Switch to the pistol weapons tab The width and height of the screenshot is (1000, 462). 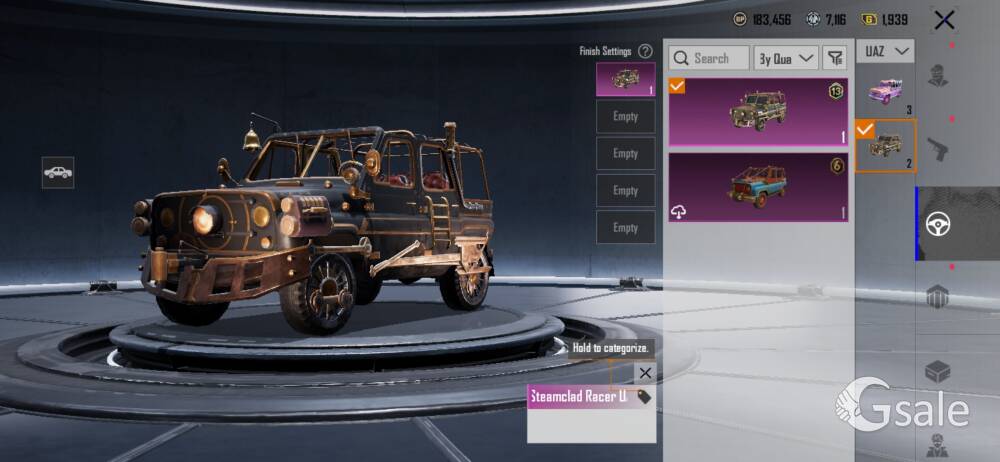pos(937,149)
